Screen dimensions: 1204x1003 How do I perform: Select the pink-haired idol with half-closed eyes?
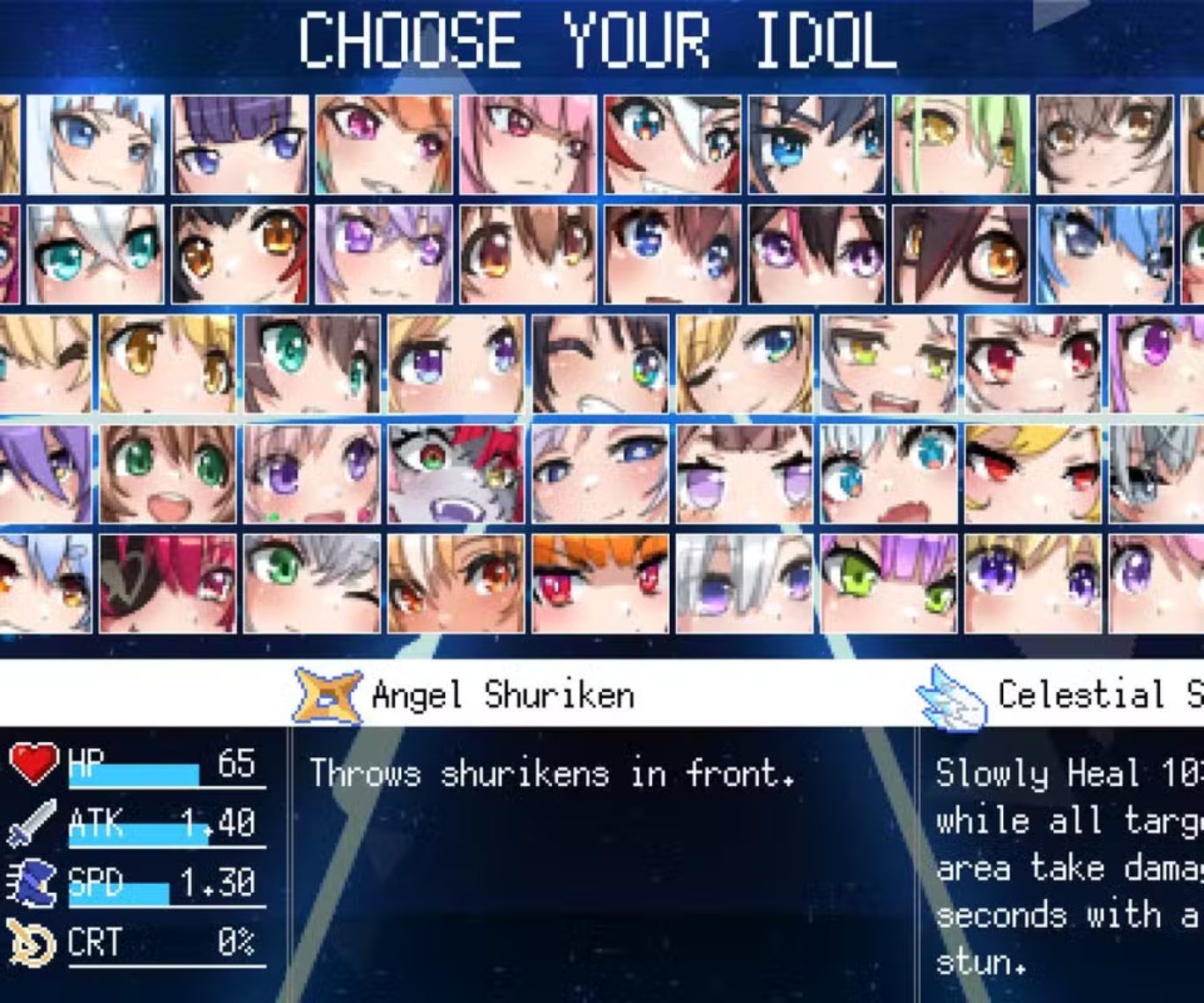click(528, 145)
